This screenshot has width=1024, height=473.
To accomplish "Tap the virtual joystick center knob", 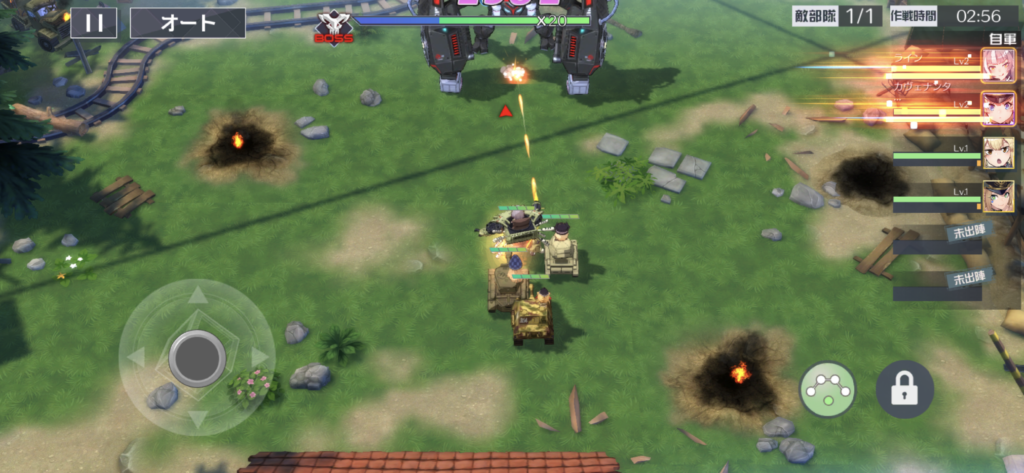I will click(197, 357).
